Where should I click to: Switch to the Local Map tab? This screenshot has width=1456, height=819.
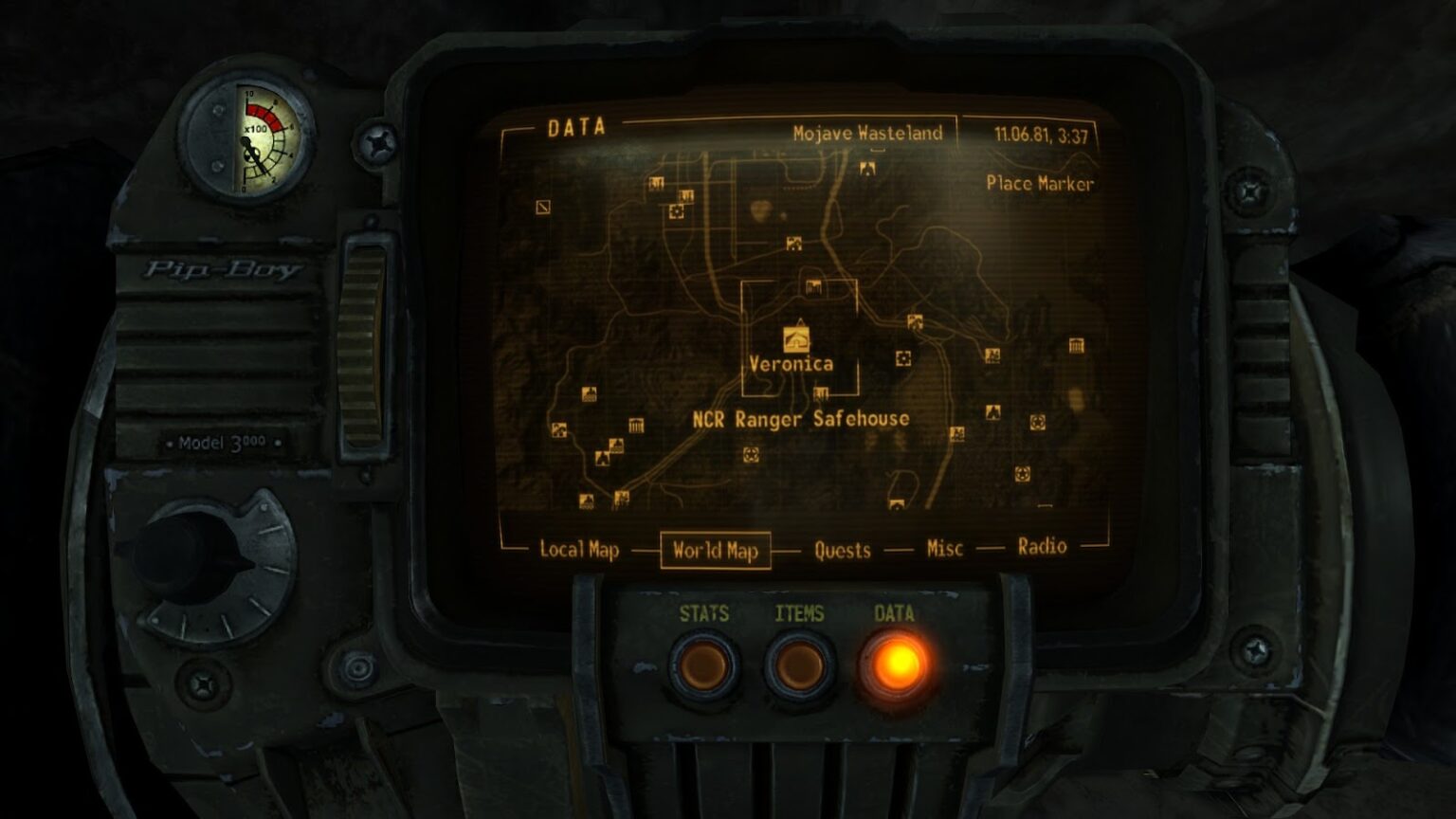click(578, 548)
